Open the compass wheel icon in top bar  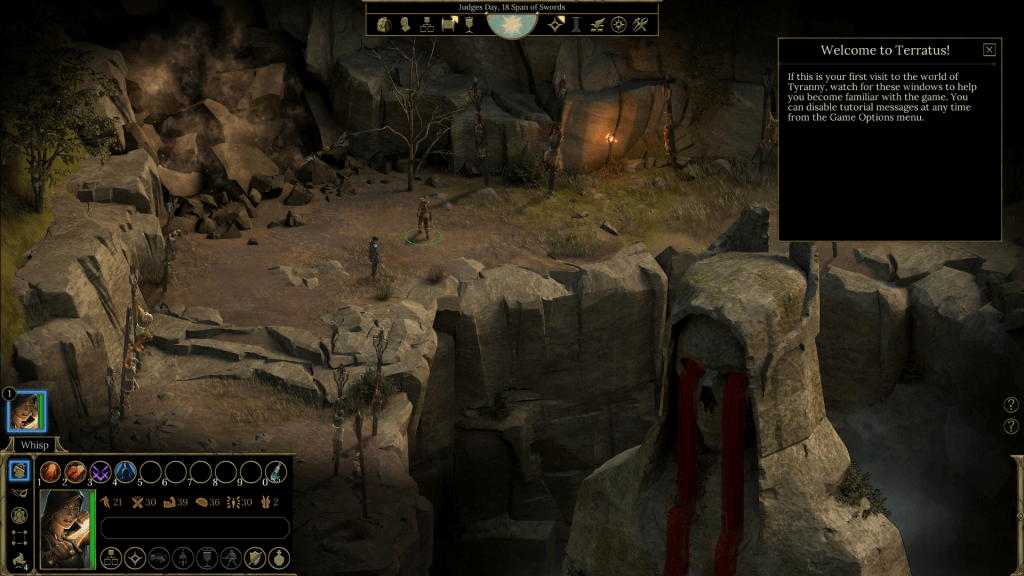[x=619, y=24]
